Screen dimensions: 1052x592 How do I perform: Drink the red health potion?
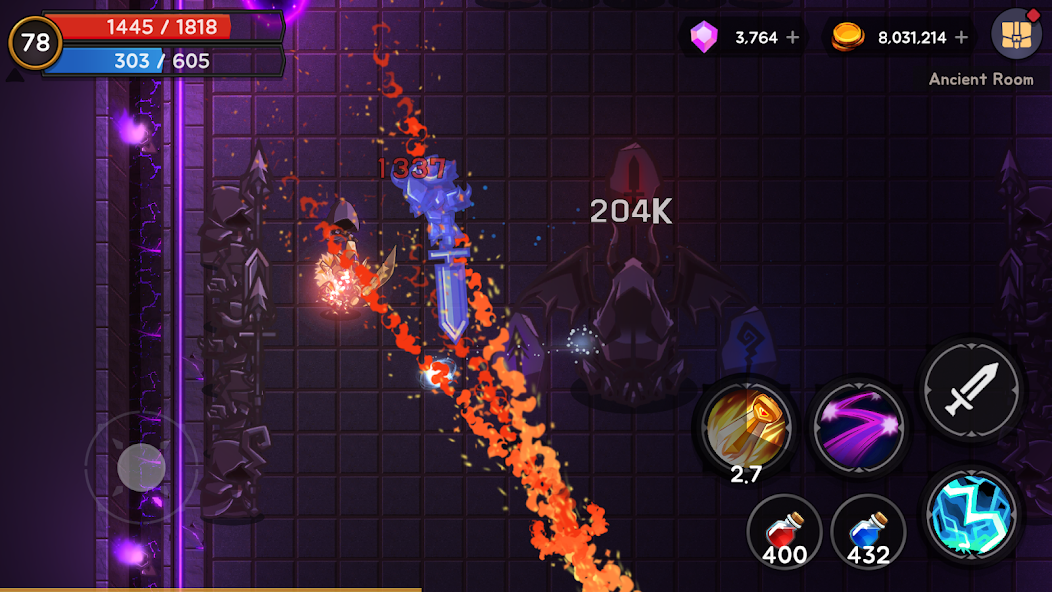(784, 531)
